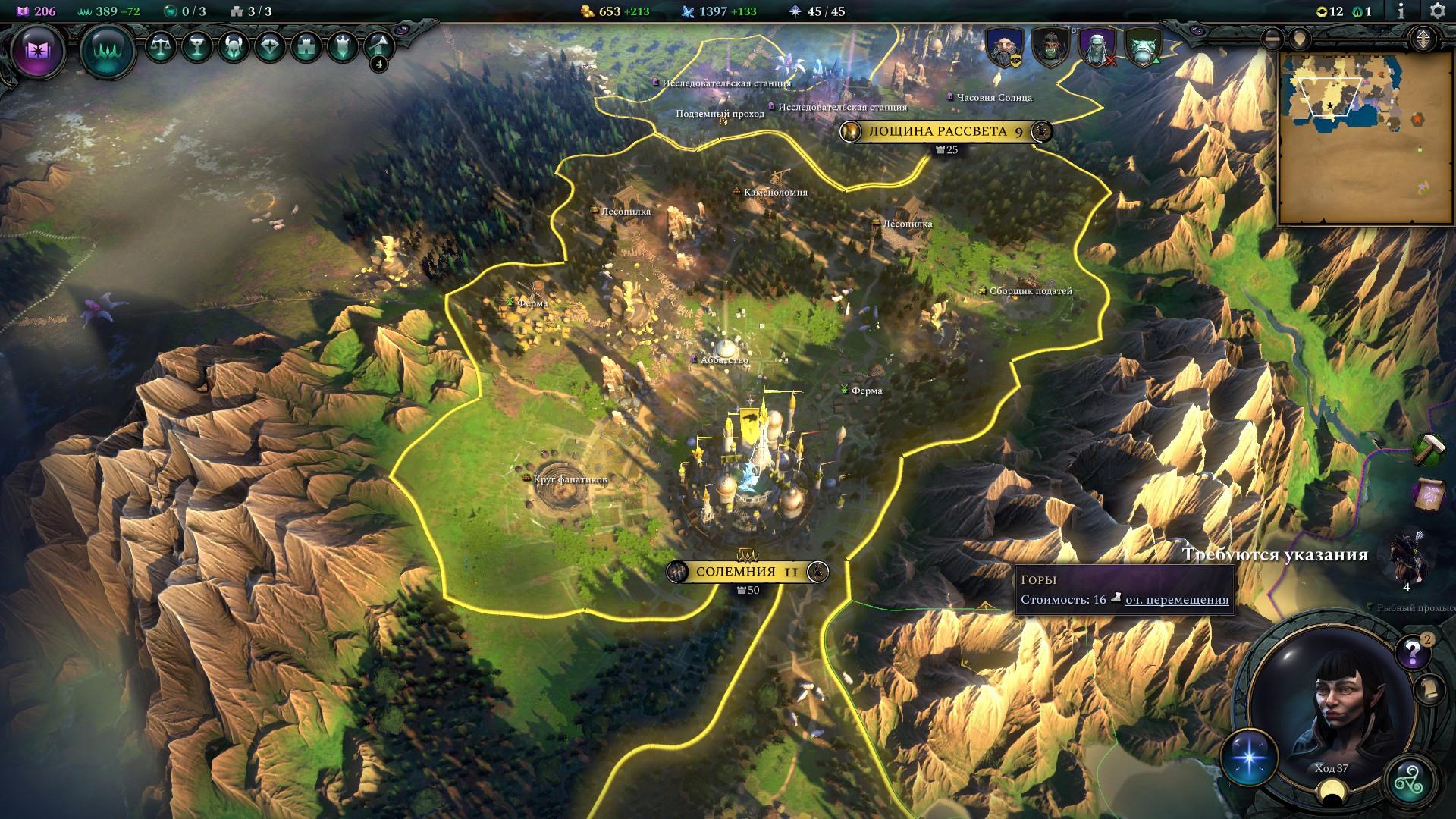Open the castle cities overview icon
This screenshot has height=819, width=1456.
coord(306,47)
